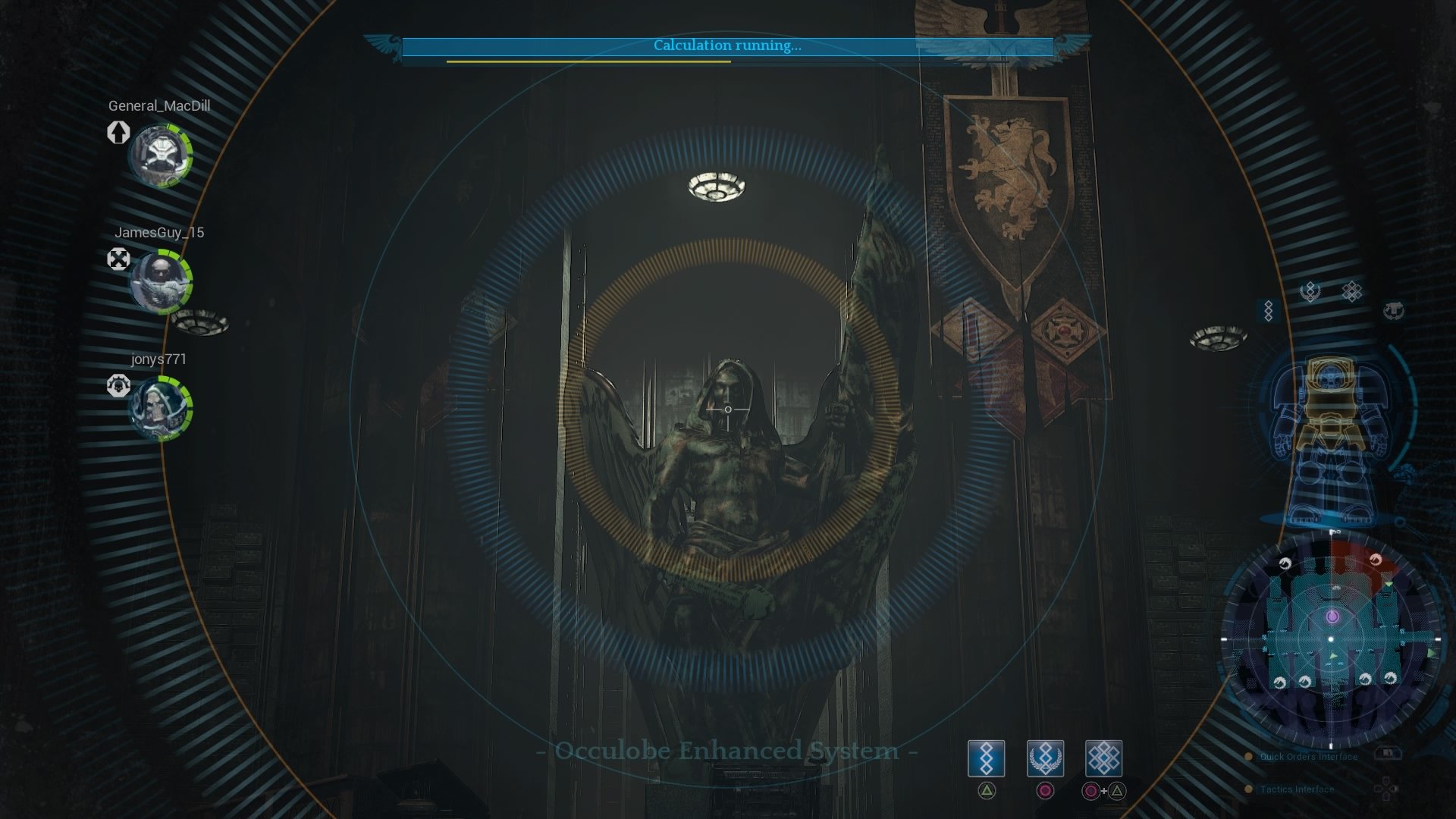1456x819 pixels.
Task: Open the Quick Orders Interface label
Action: point(1308,756)
